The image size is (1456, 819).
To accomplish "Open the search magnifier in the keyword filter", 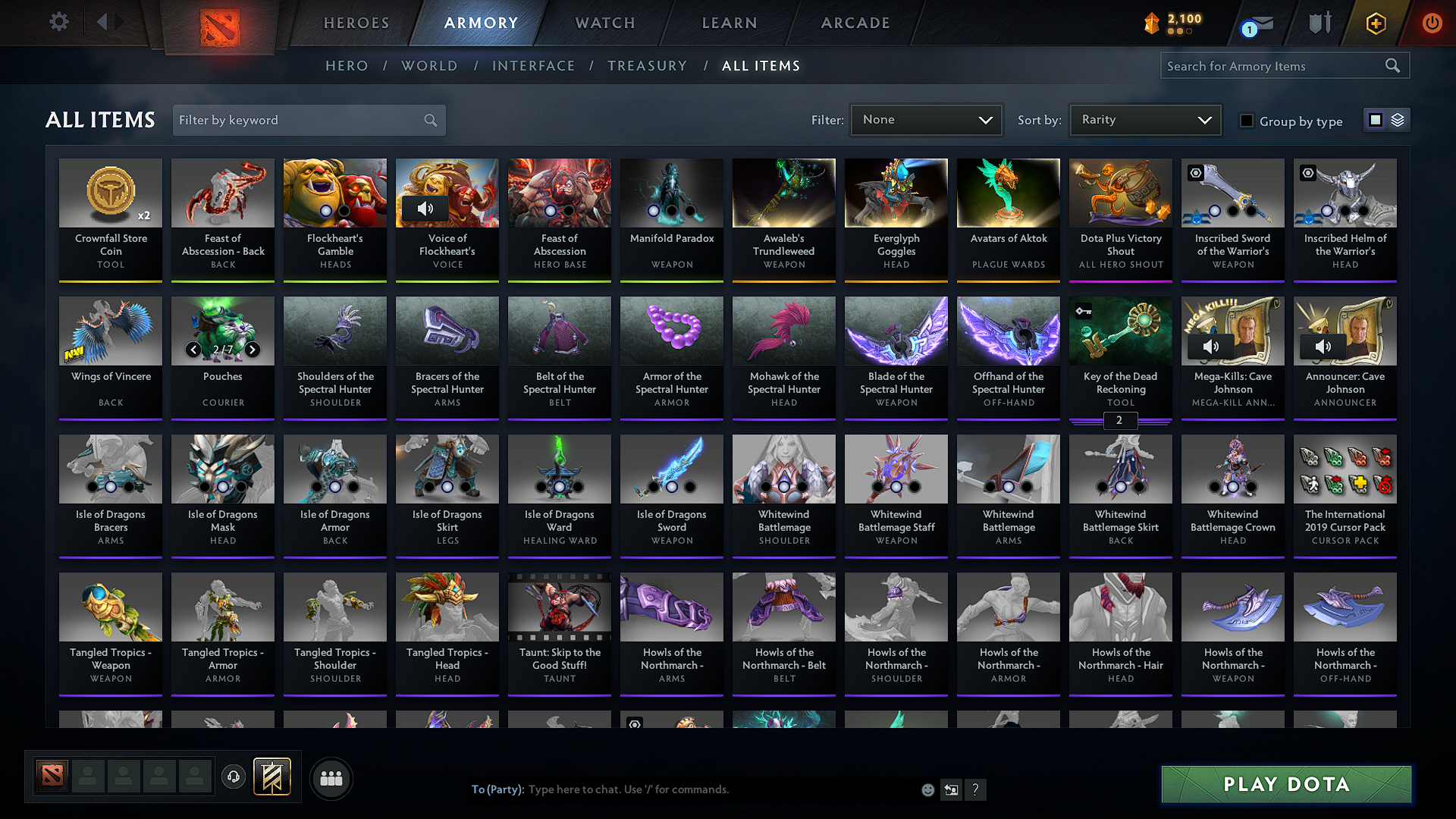I will point(429,120).
